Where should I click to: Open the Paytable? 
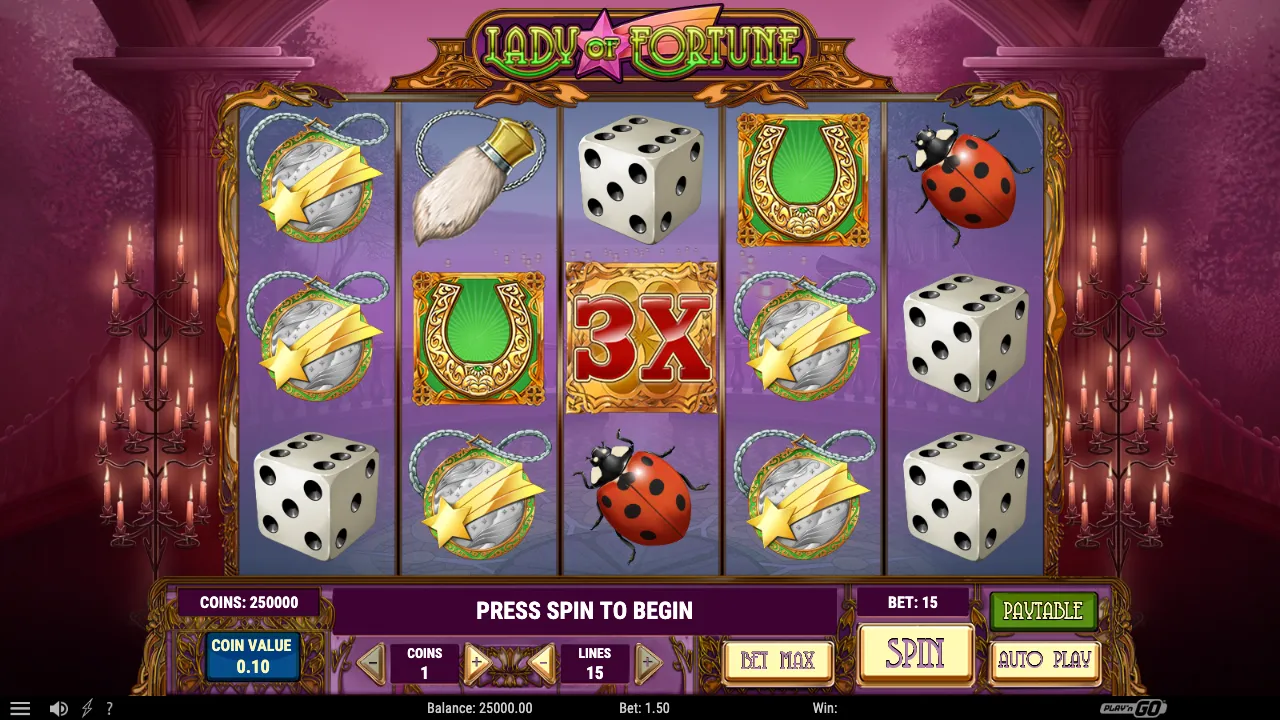click(x=1041, y=610)
